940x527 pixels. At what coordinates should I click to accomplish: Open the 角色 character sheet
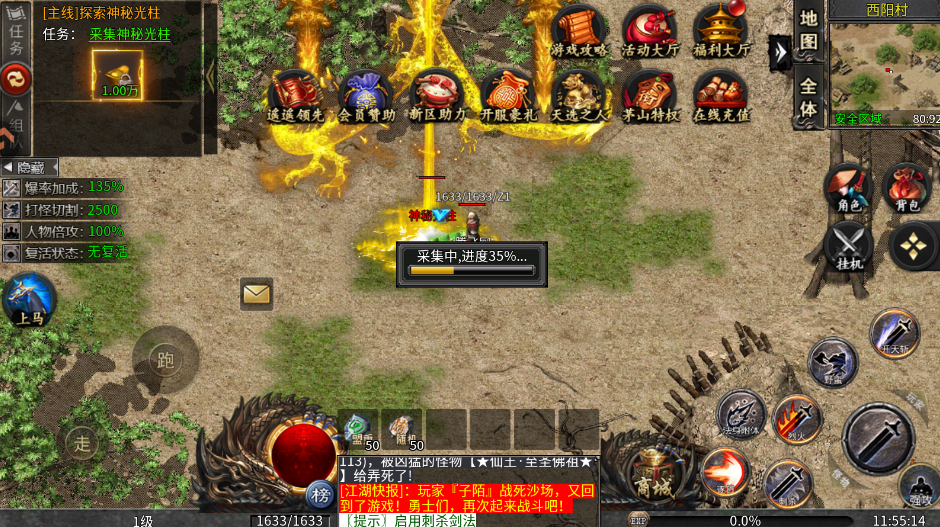[x=849, y=187]
